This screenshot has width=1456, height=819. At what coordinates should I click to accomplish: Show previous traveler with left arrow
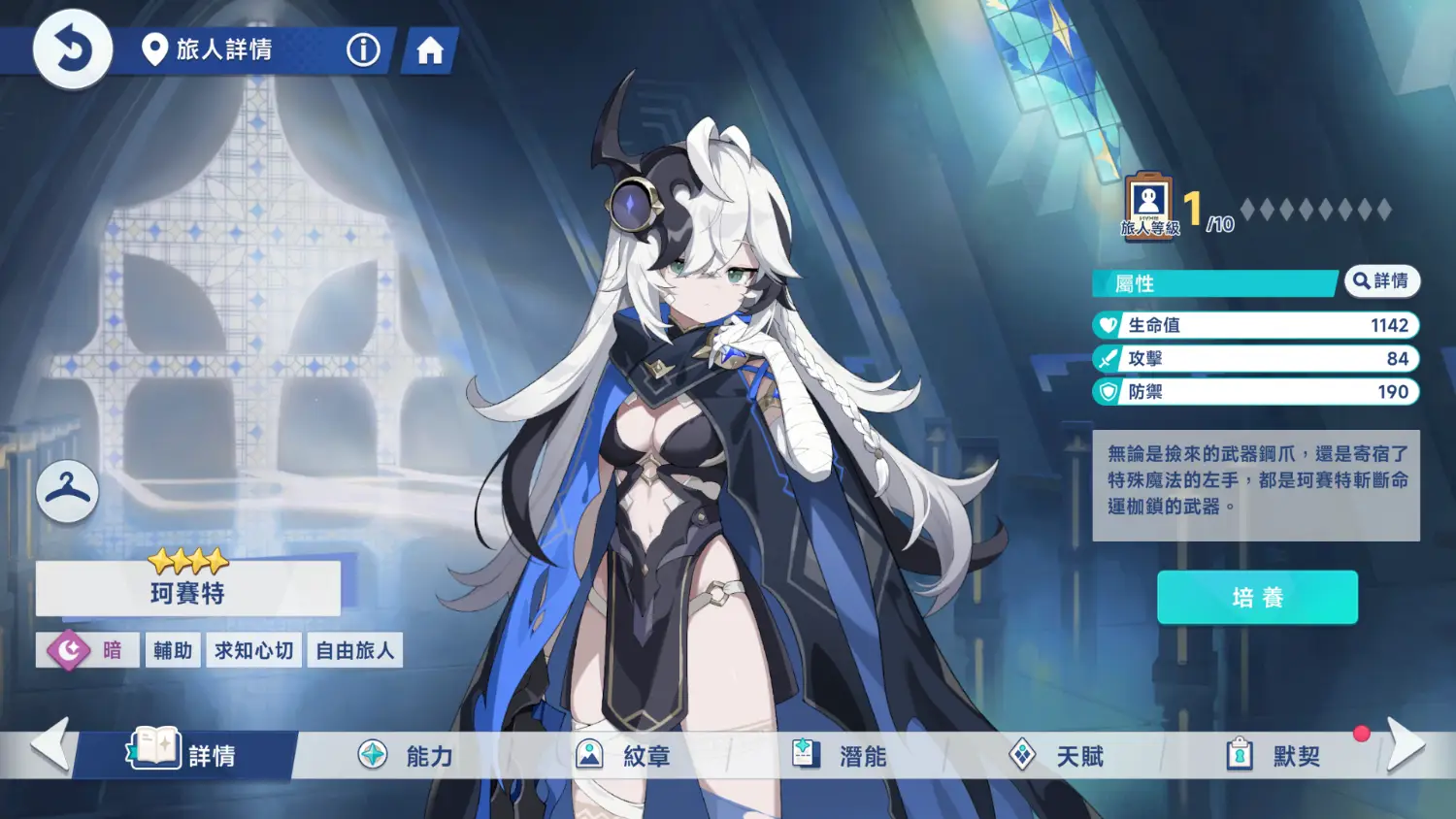[50, 743]
